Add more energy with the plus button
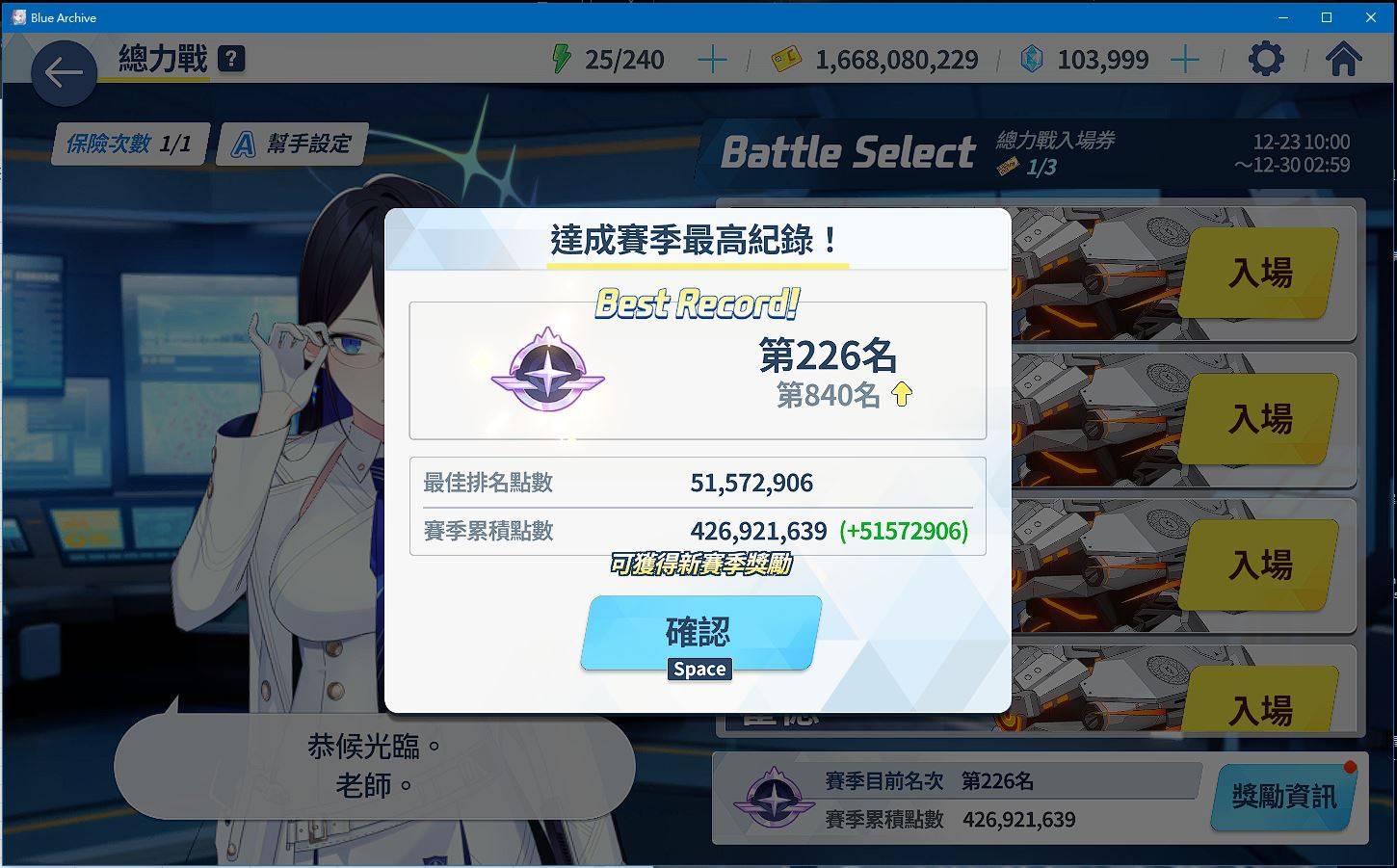The image size is (1397, 868). point(712,60)
